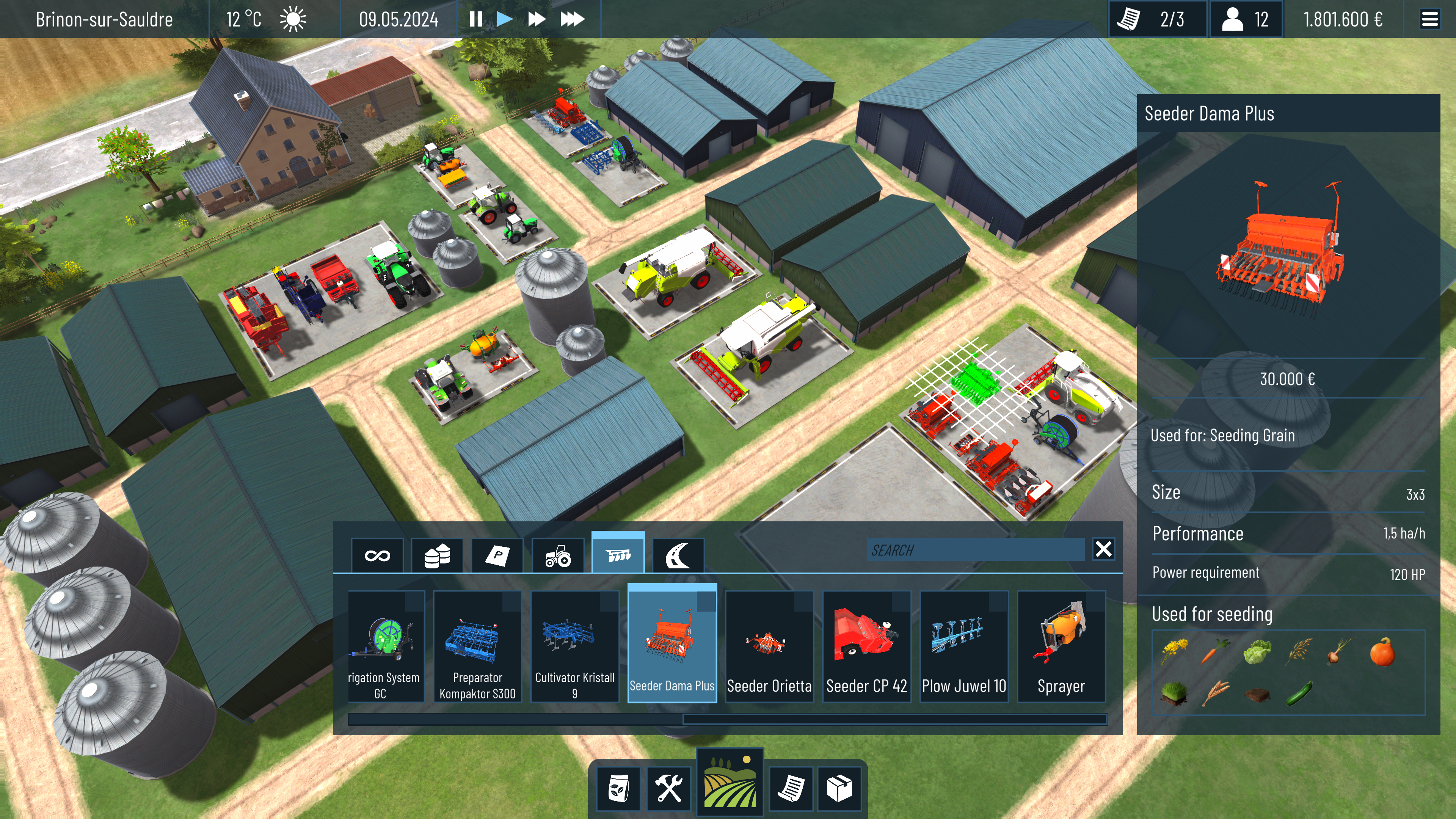This screenshot has height=819, width=1456.
Task: Switch to the parking lot build tab
Action: click(497, 555)
